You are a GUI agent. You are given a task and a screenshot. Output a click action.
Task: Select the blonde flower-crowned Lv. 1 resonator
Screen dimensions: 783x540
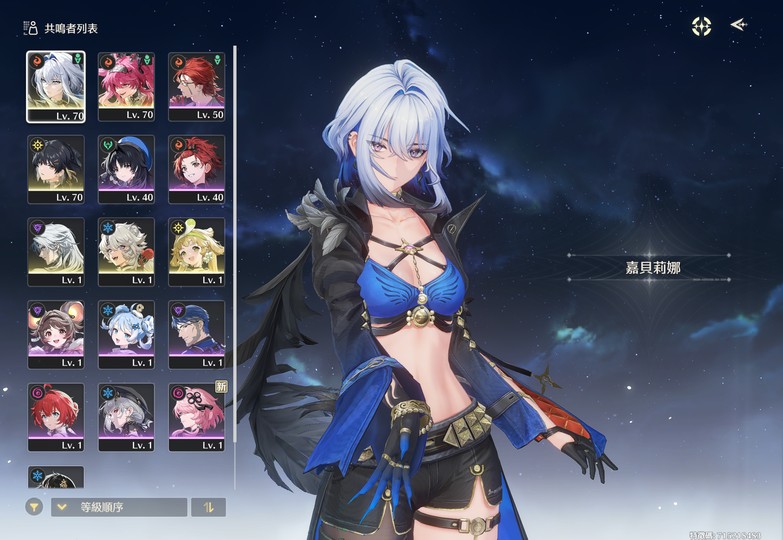(197, 251)
